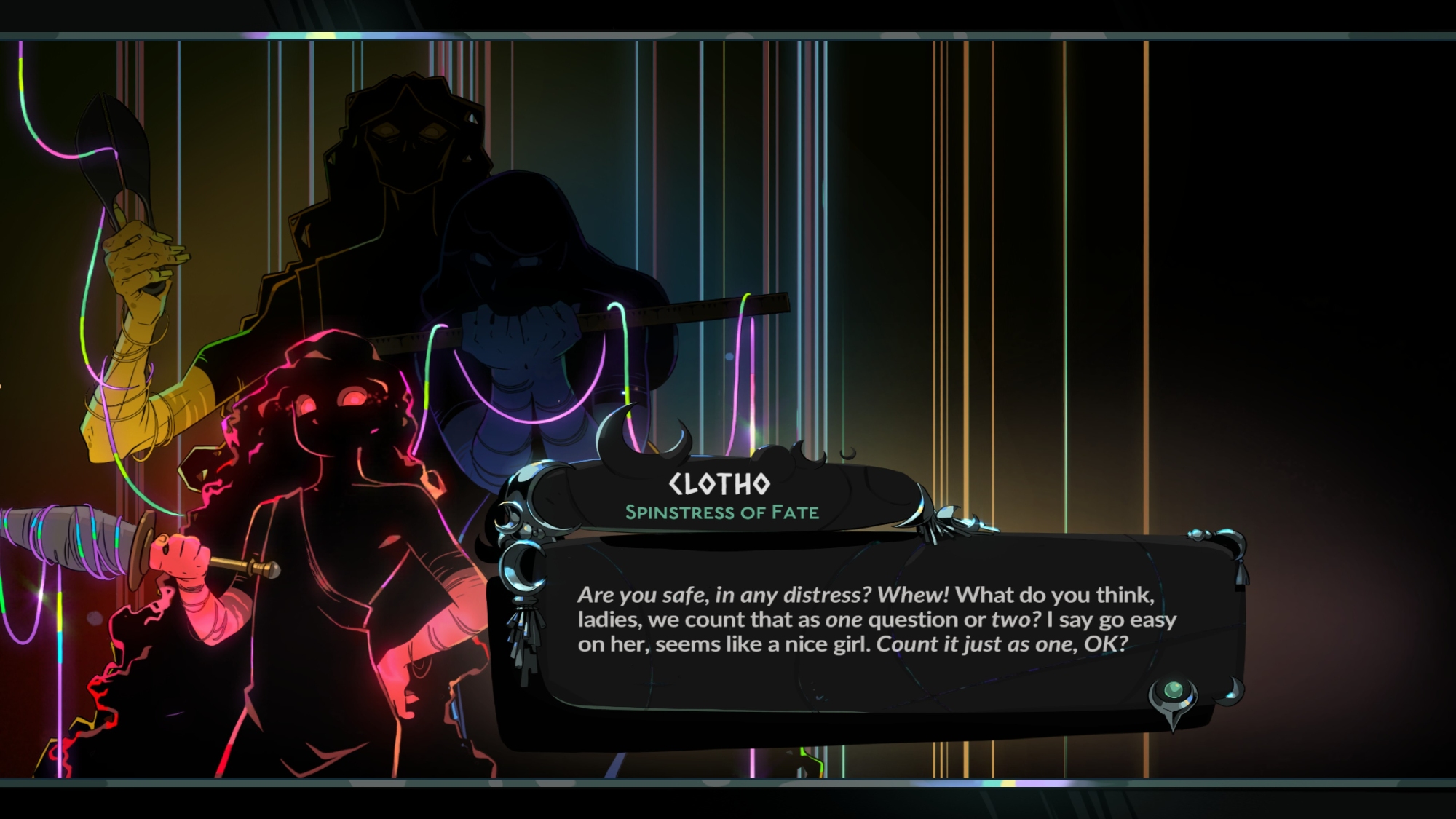Continue dialogue via the green gem indicator
The width and height of the screenshot is (1456, 819).
[x=1173, y=691]
